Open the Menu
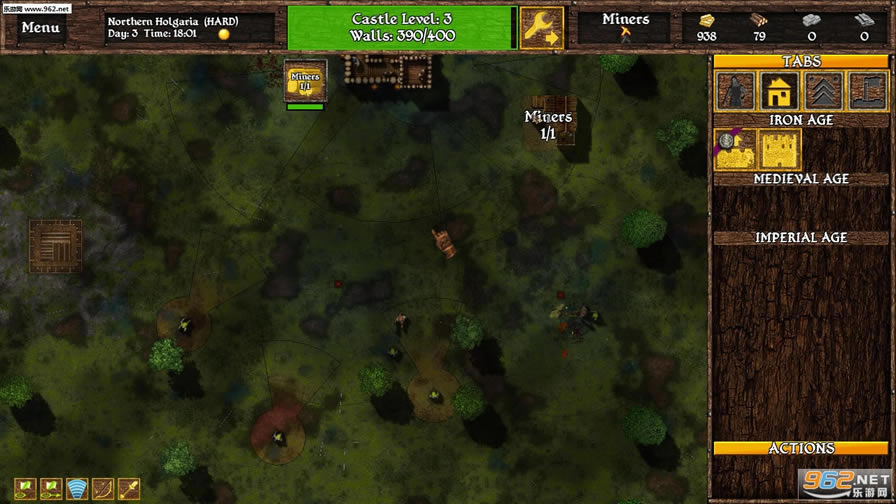 tap(40, 27)
